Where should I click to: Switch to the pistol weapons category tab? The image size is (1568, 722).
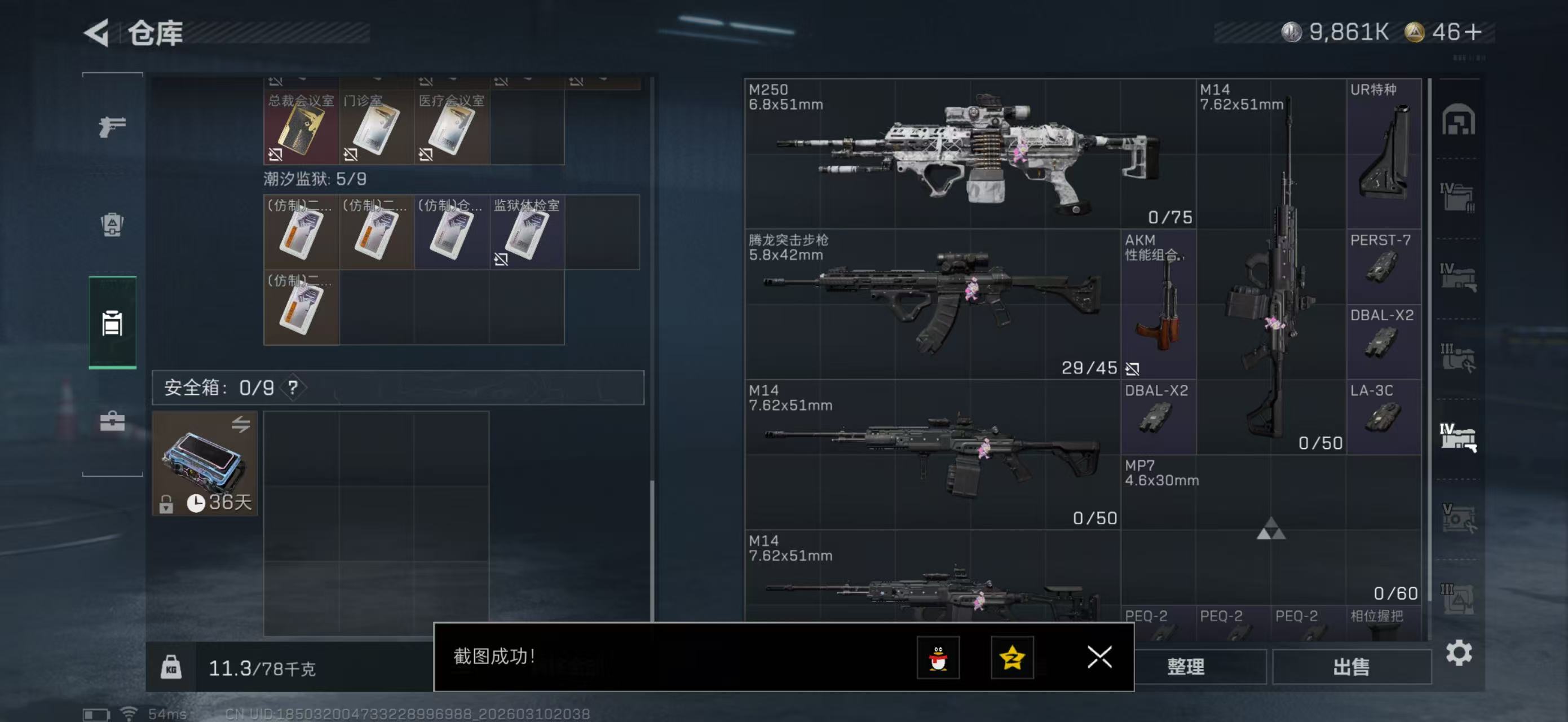pyautogui.click(x=113, y=126)
